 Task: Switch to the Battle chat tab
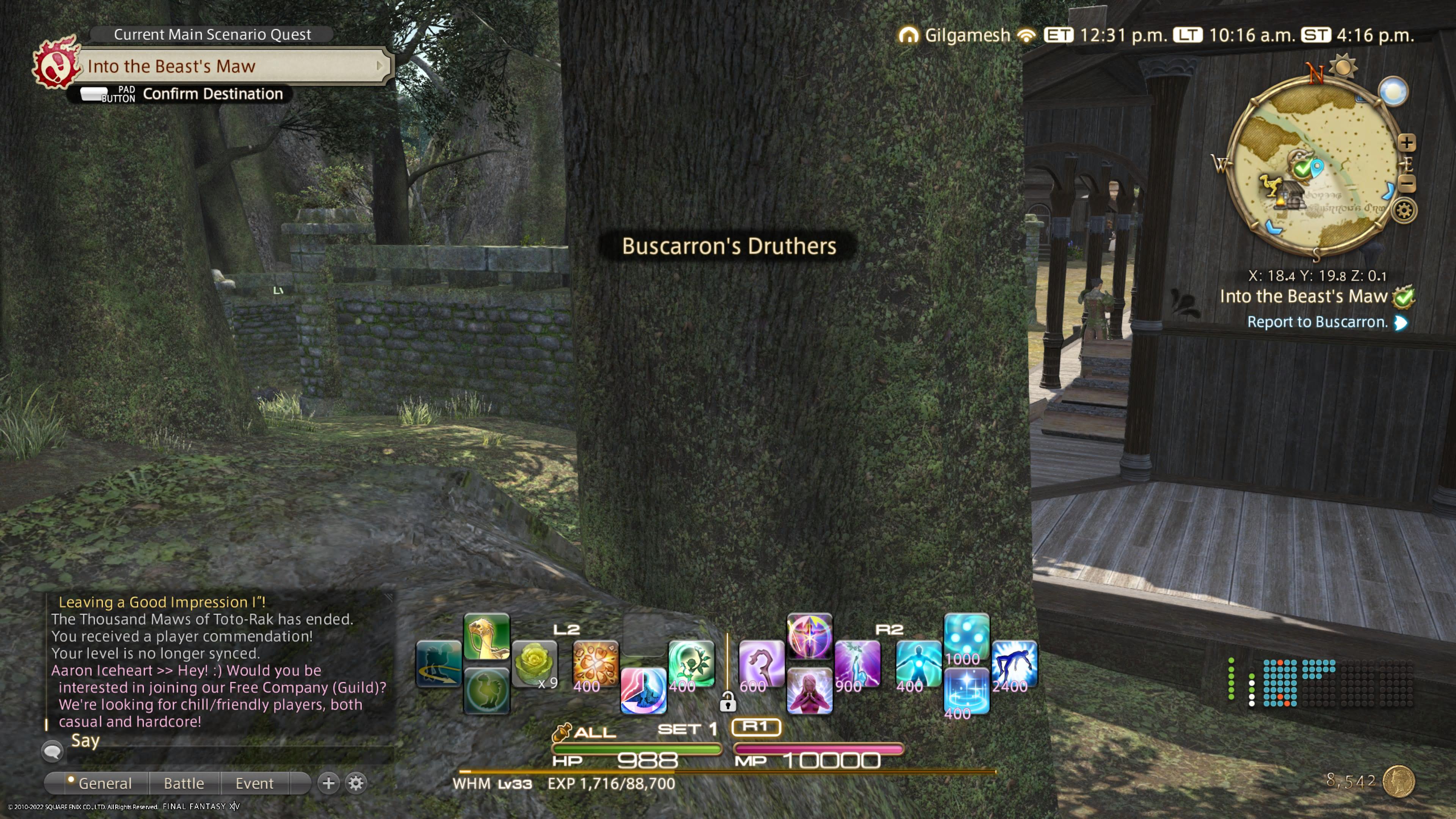click(x=184, y=783)
